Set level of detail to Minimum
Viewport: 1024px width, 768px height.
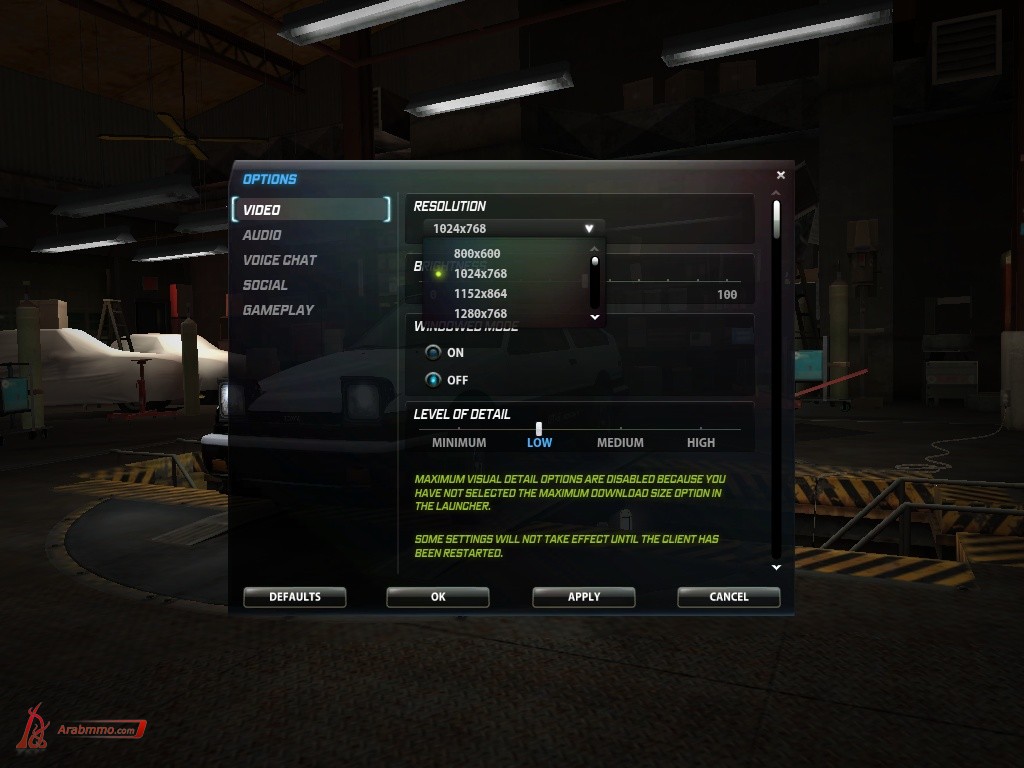(459, 442)
